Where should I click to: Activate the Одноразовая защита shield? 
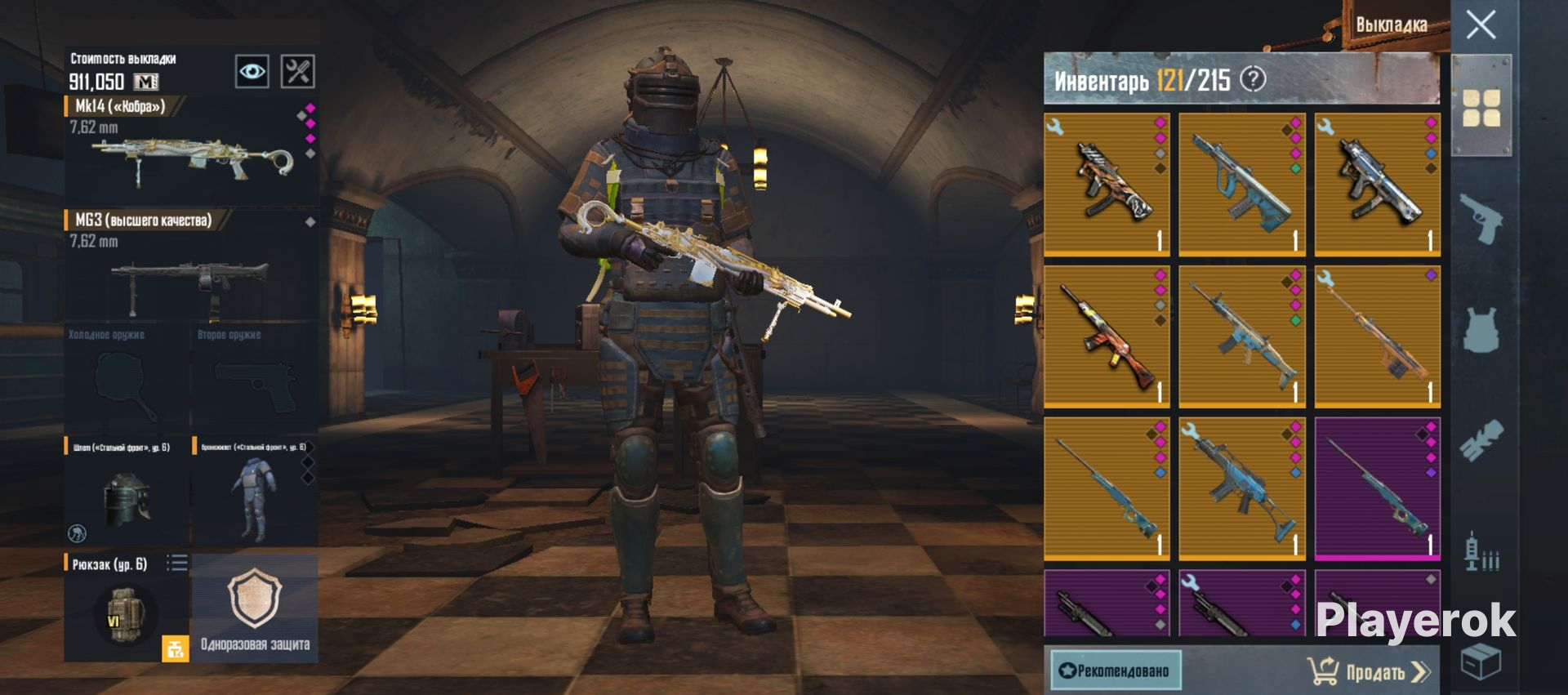tap(255, 608)
